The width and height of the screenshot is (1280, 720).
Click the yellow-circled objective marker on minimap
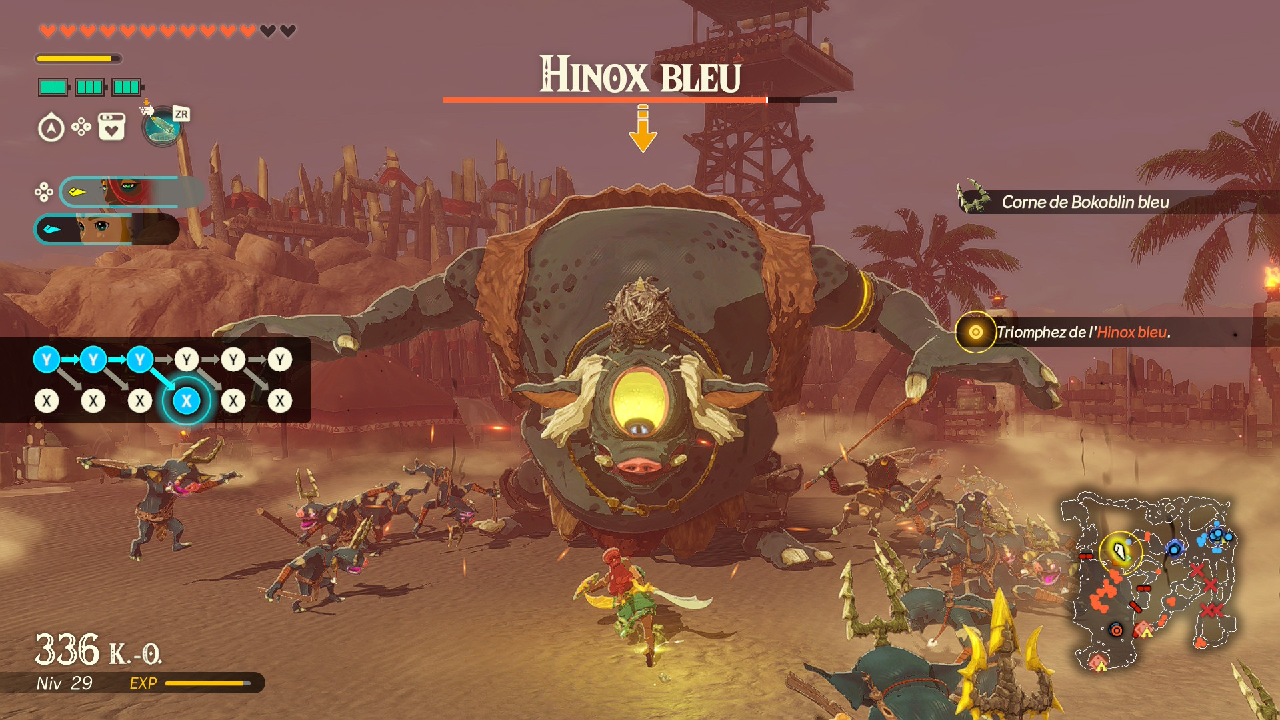[1121, 550]
